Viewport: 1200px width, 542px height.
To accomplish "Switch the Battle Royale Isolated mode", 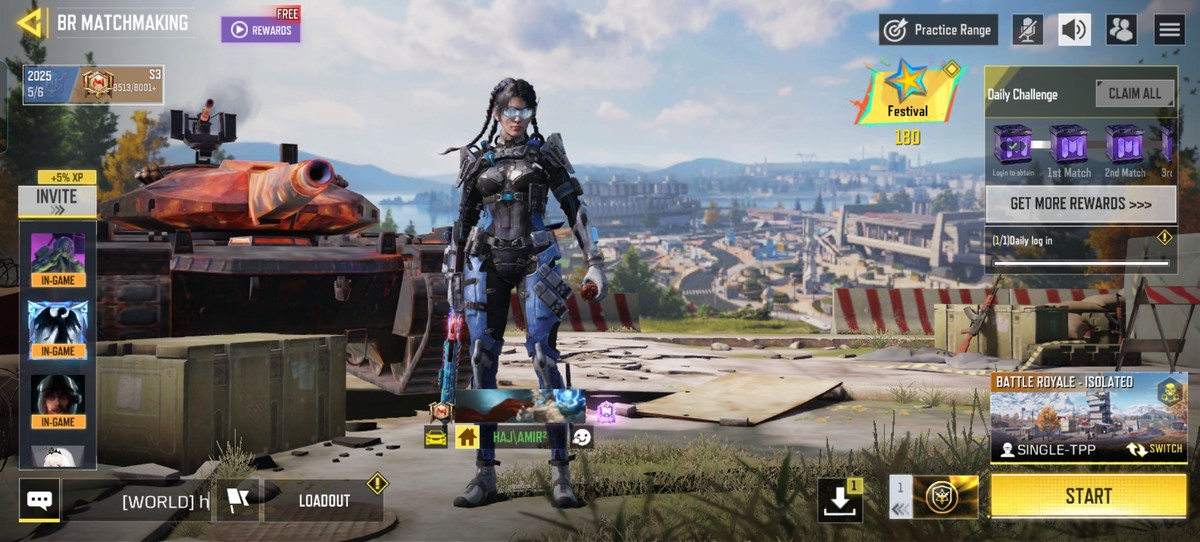I will (x=1153, y=449).
